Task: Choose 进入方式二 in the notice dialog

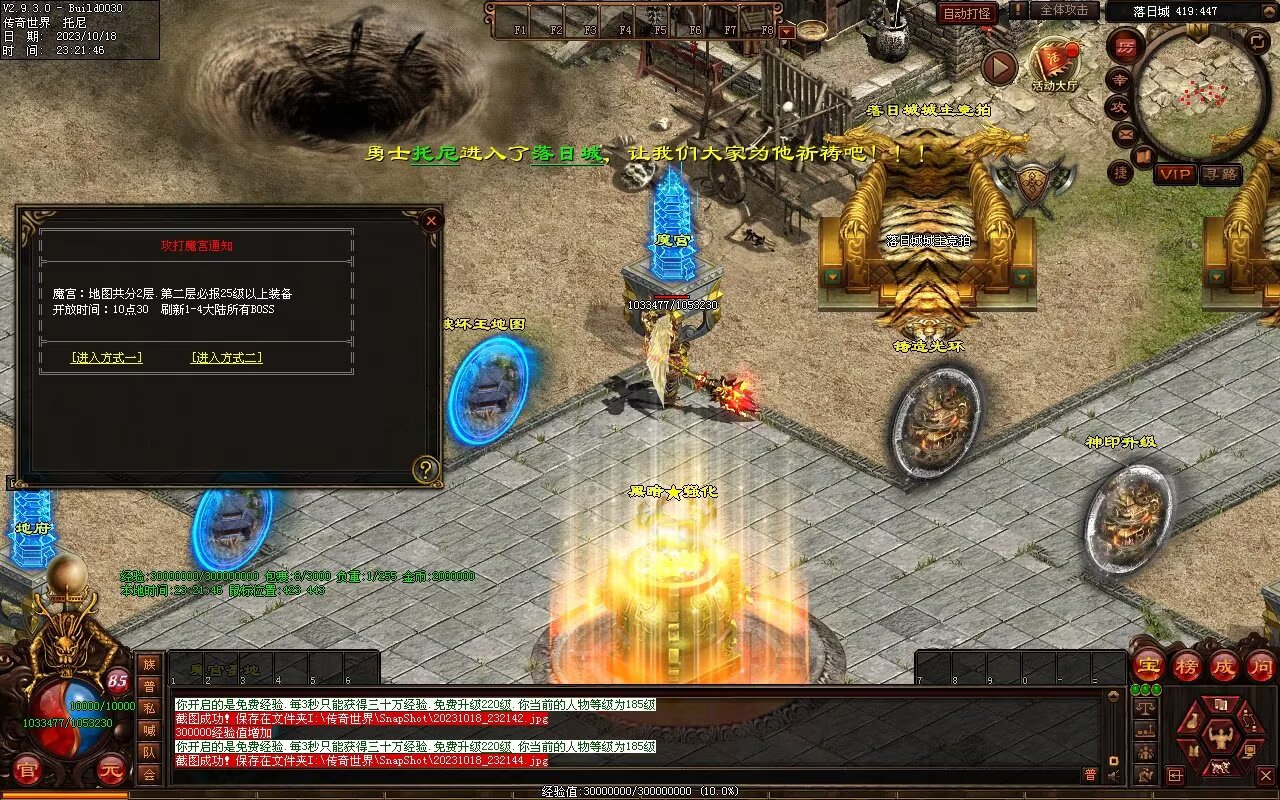Action: tap(227, 357)
